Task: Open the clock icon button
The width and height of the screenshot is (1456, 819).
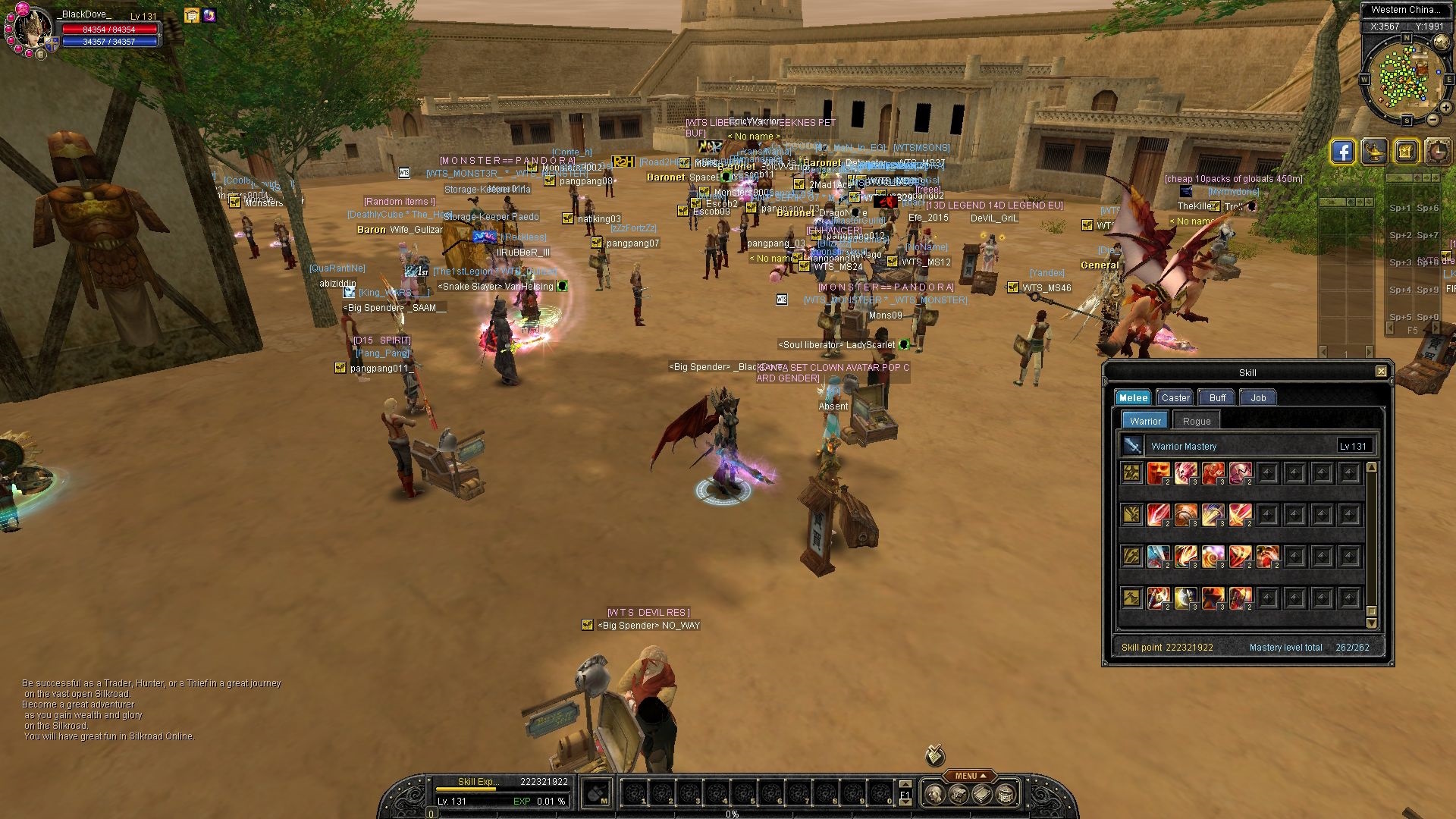Action: point(1438,152)
